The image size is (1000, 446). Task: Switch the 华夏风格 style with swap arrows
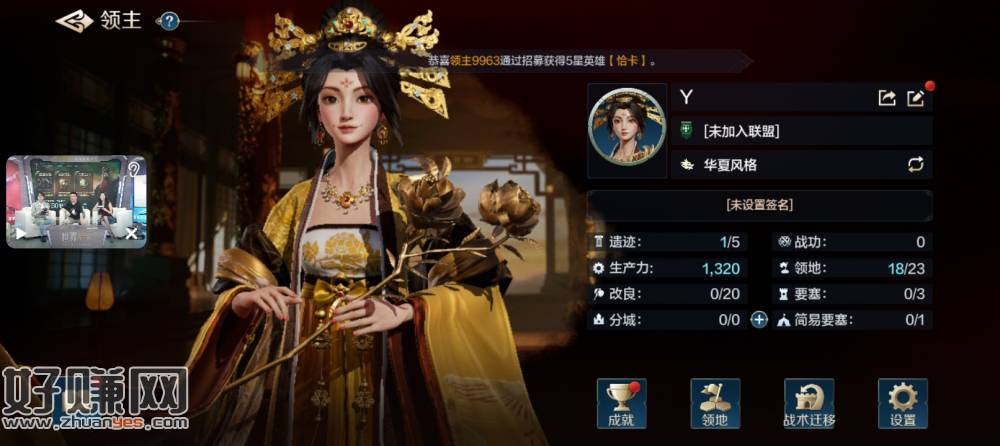(x=914, y=164)
